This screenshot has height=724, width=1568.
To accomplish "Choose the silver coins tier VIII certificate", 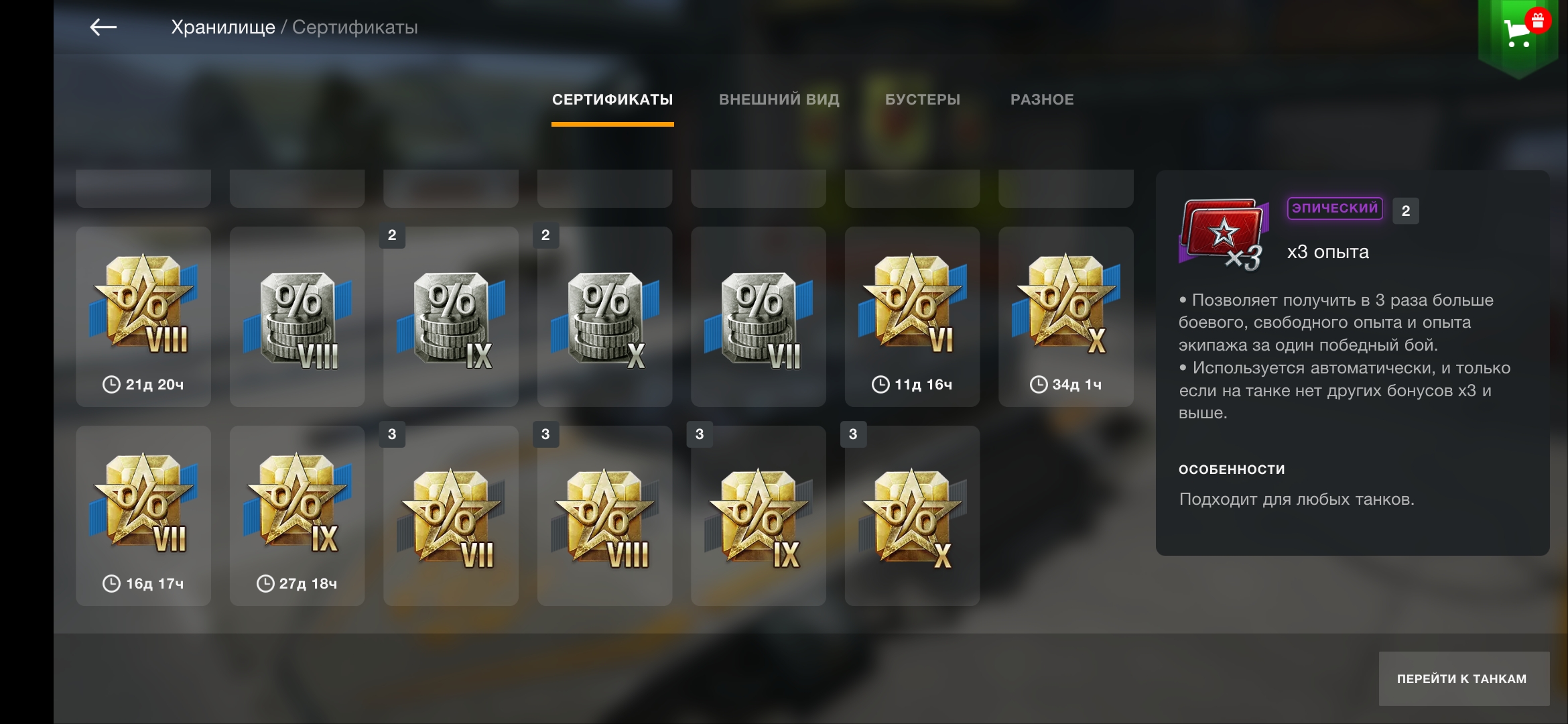I will [297, 316].
